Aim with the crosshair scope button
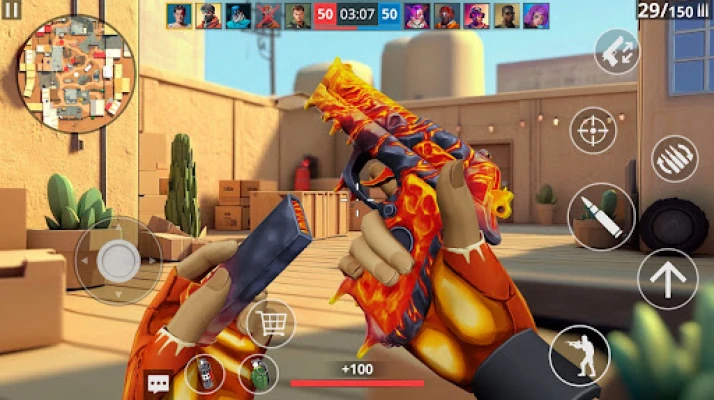This screenshot has width=714, height=400. pyautogui.click(x=594, y=131)
